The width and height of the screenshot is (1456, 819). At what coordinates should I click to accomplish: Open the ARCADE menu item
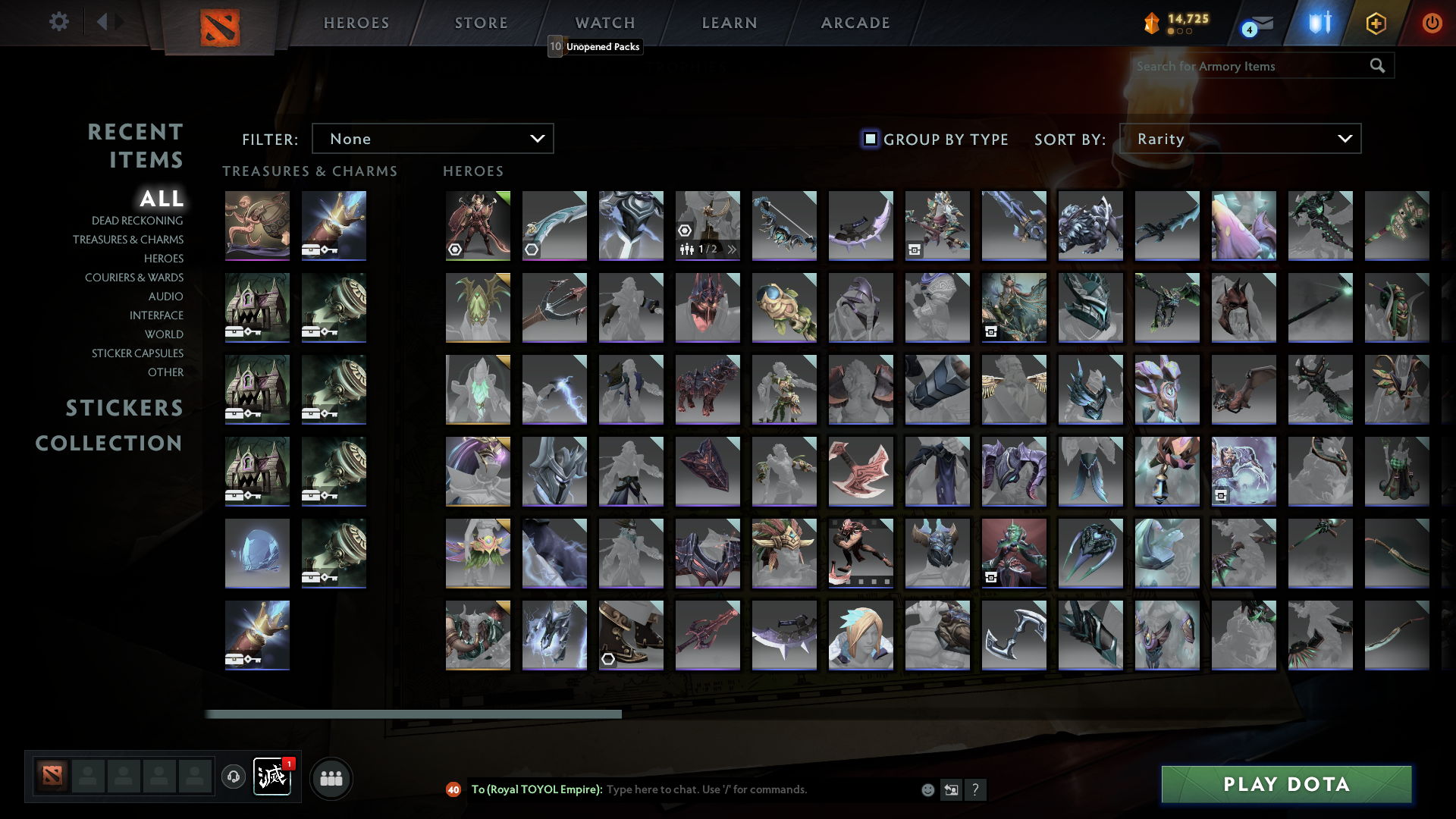tap(855, 23)
